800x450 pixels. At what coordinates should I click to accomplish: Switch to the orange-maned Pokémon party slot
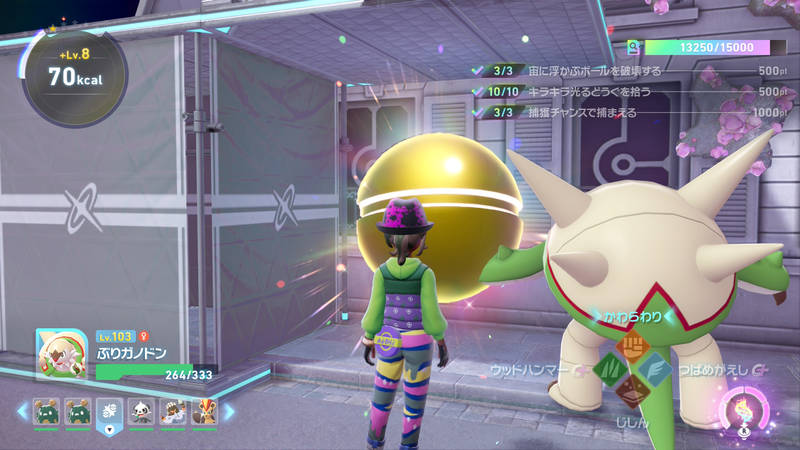pyautogui.click(x=204, y=411)
